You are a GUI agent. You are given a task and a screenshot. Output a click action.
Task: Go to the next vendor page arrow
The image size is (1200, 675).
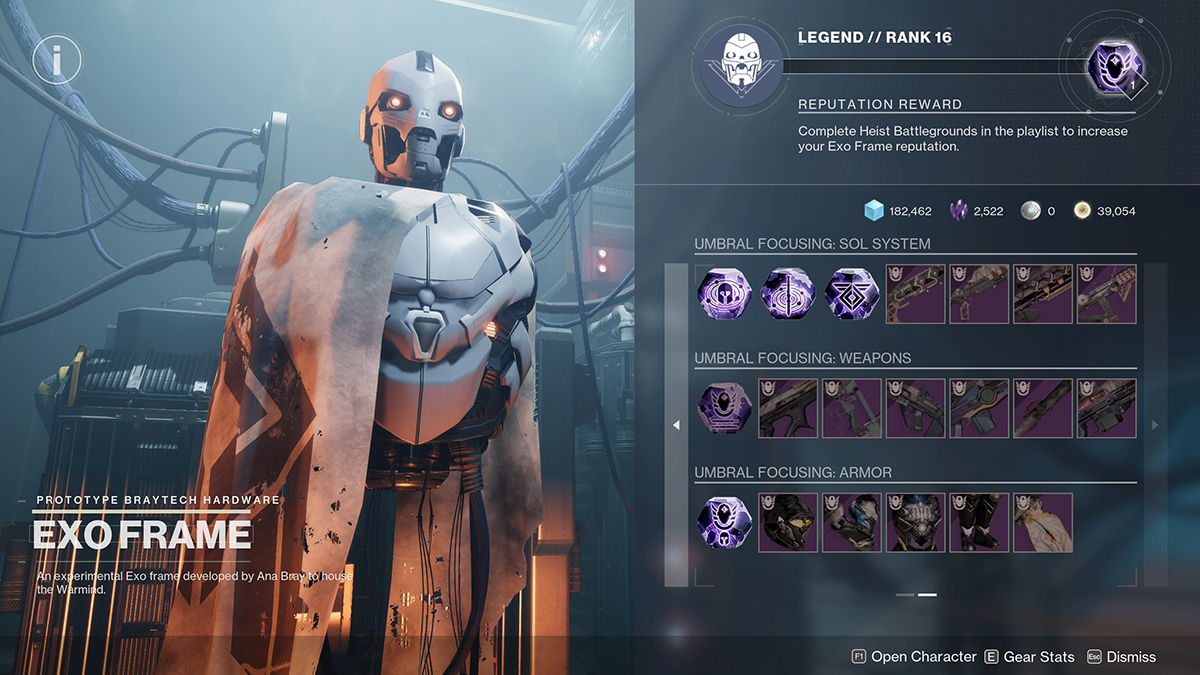(1156, 425)
